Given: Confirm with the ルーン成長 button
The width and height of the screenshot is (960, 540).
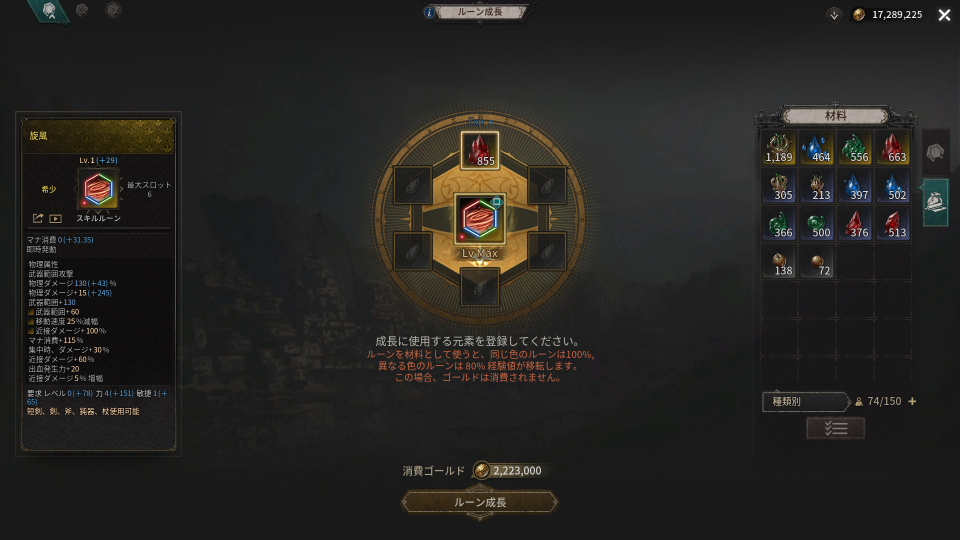Looking at the screenshot, I should pos(480,502).
